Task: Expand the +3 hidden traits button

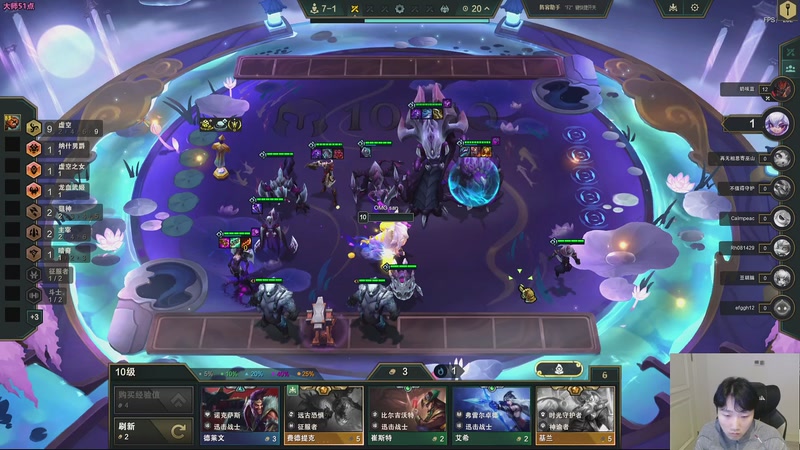Action: (x=35, y=316)
